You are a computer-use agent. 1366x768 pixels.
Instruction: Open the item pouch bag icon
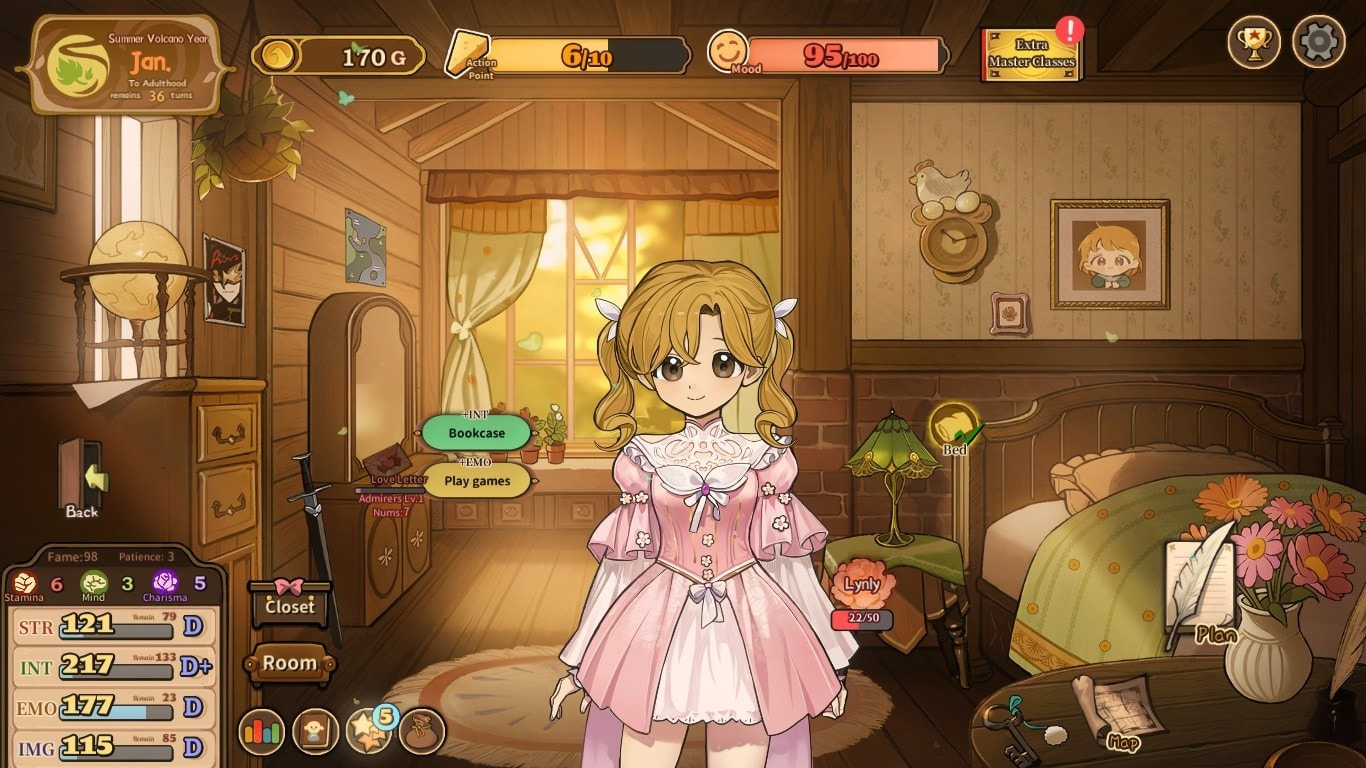421,732
